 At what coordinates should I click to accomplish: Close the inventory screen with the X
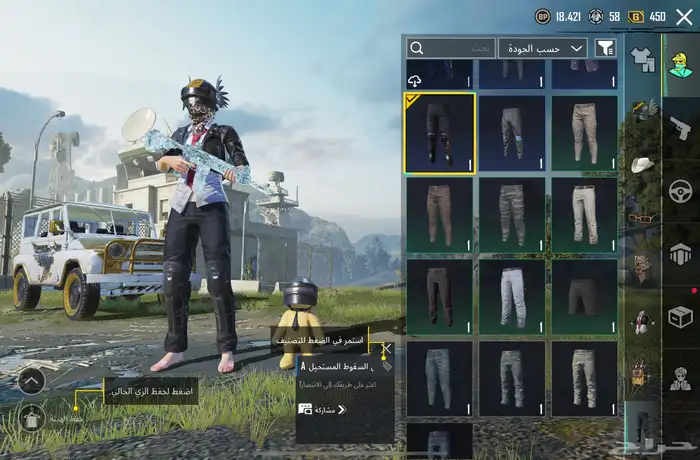tap(684, 17)
